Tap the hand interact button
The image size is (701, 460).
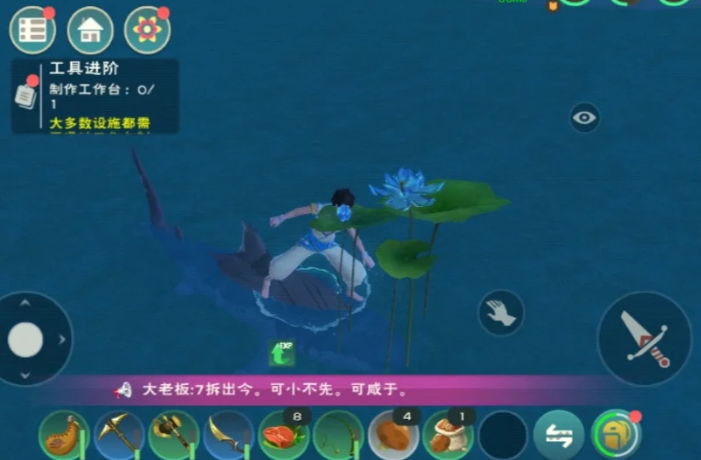(499, 313)
